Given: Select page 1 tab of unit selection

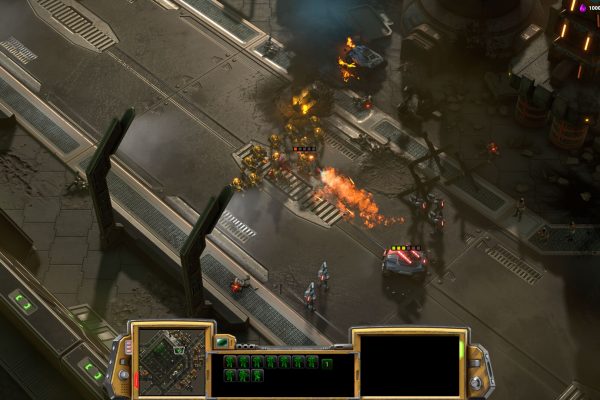Looking at the screenshot, I should coord(327,363).
